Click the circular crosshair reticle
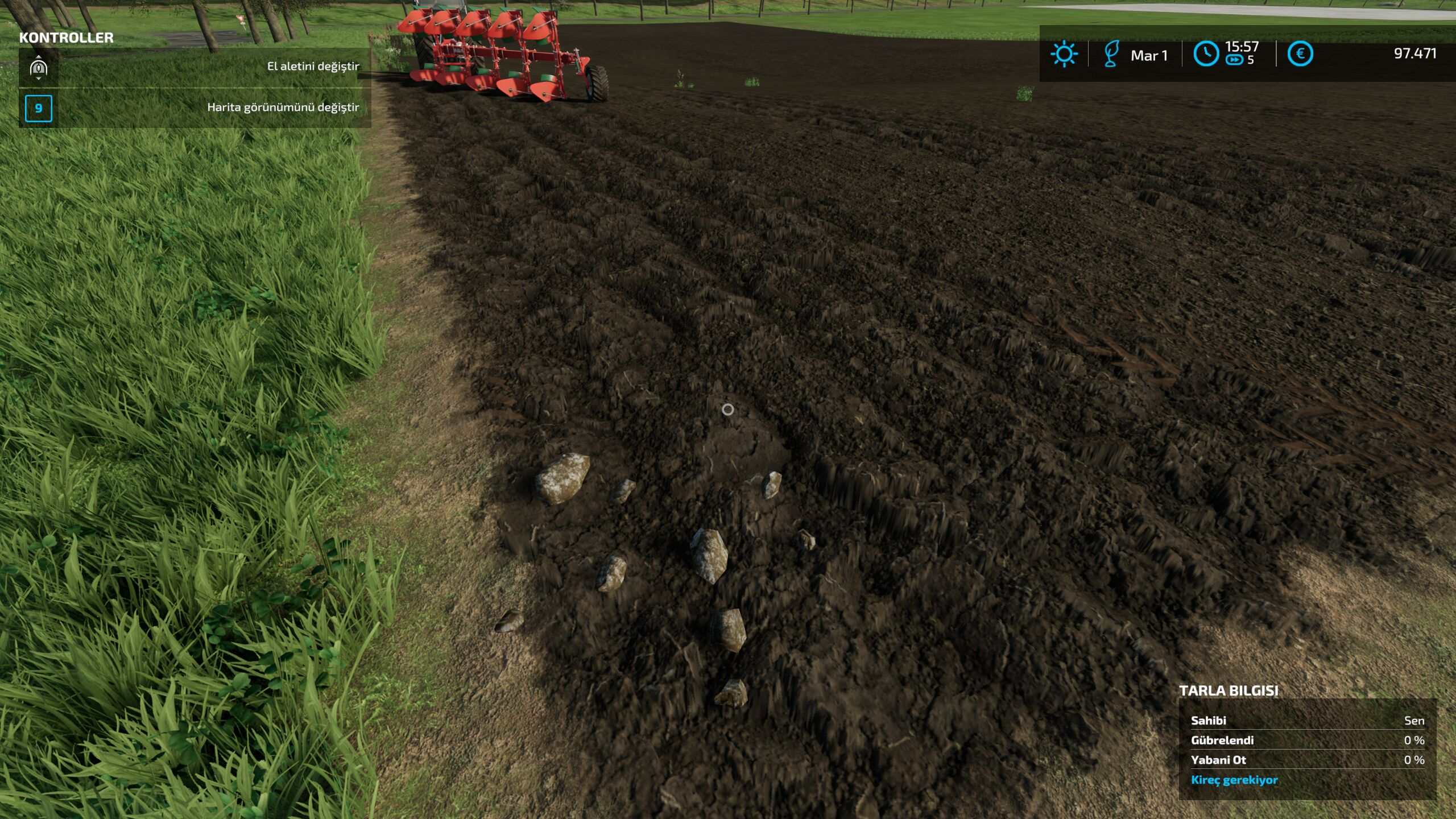 [728, 409]
